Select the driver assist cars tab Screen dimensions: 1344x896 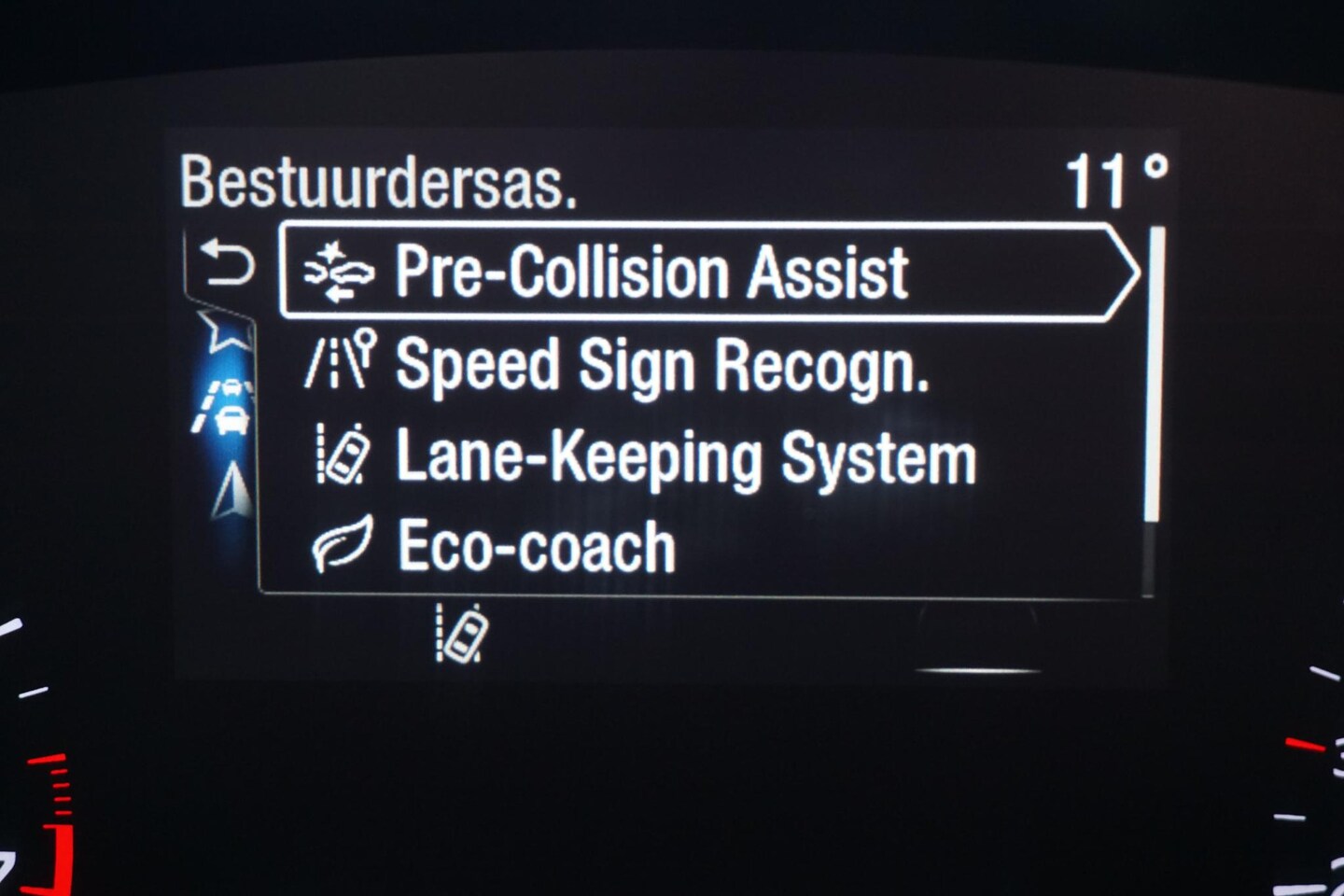(x=226, y=408)
